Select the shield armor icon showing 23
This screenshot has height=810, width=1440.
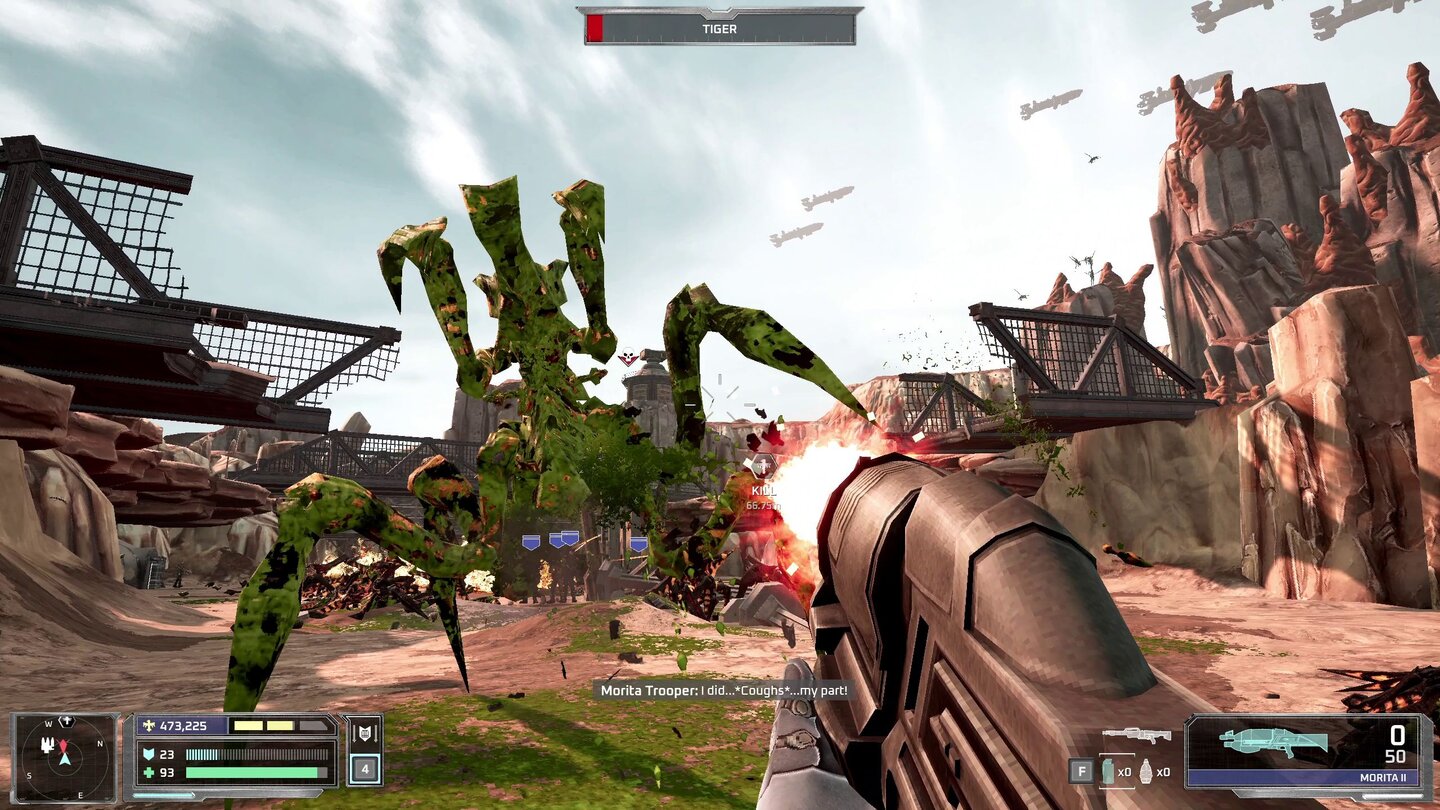(150, 753)
